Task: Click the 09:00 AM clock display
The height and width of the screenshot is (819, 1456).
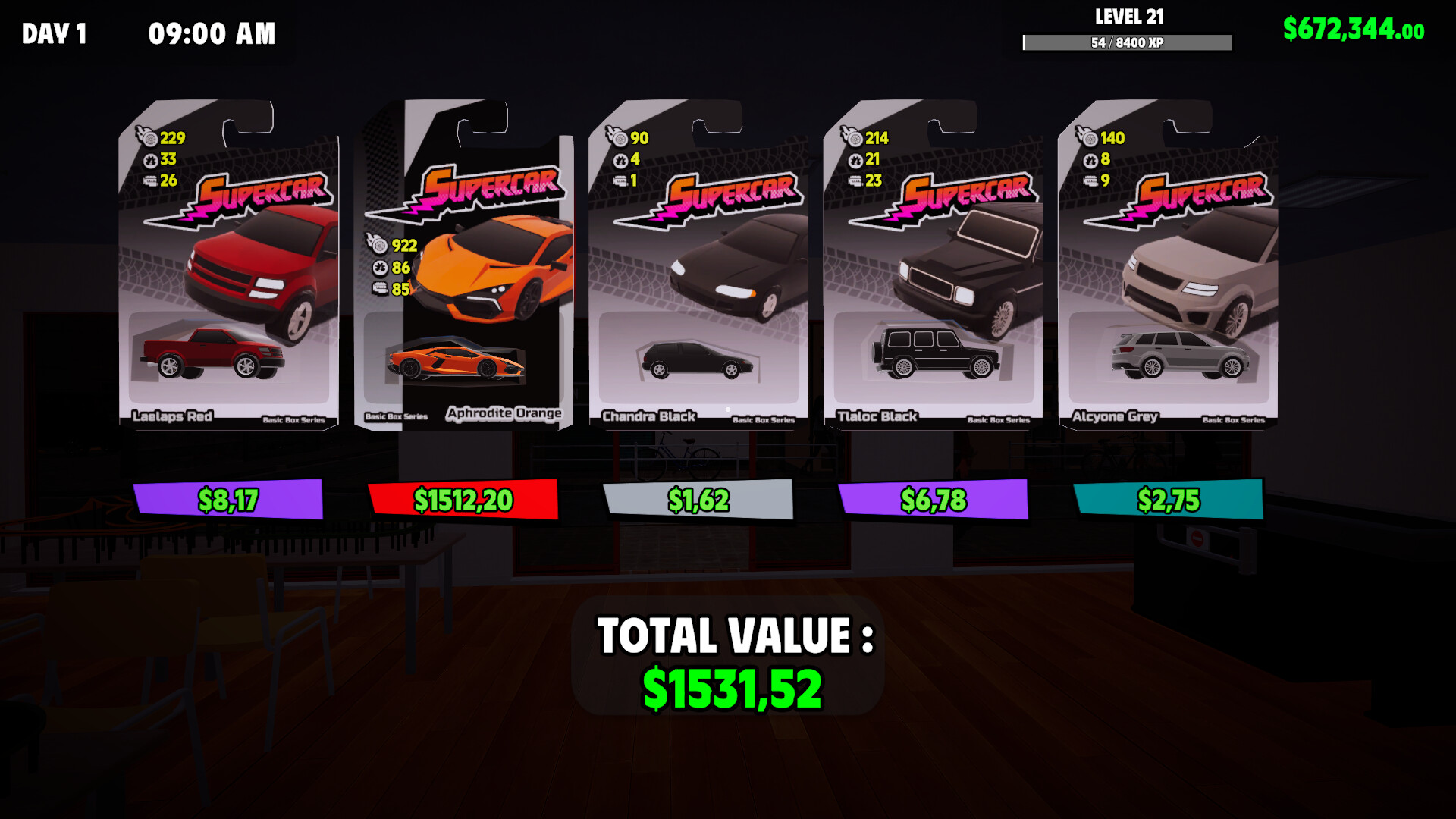Action: coord(211,33)
